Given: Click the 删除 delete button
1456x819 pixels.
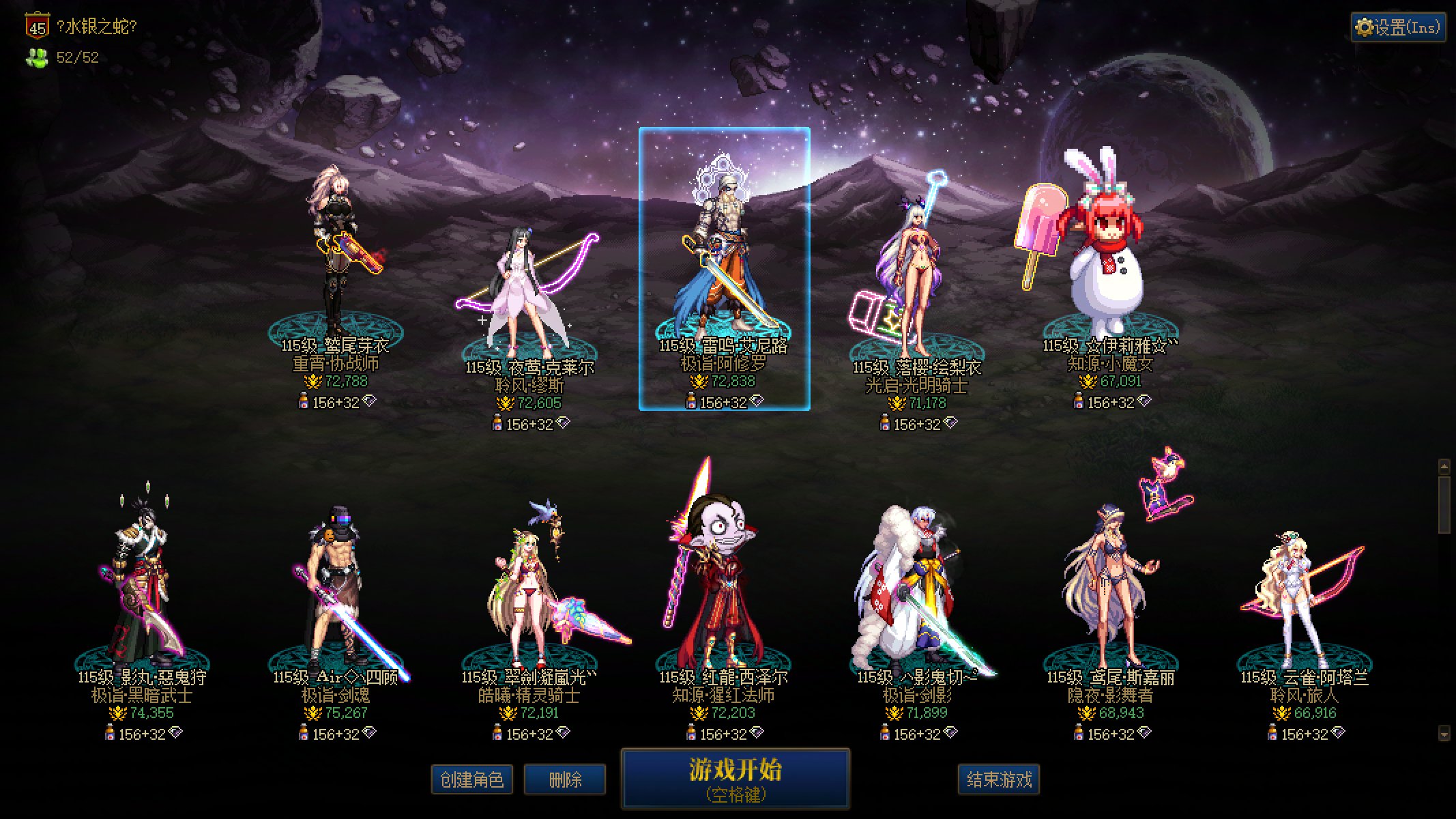Looking at the screenshot, I should pyautogui.click(x=565, y=779).
